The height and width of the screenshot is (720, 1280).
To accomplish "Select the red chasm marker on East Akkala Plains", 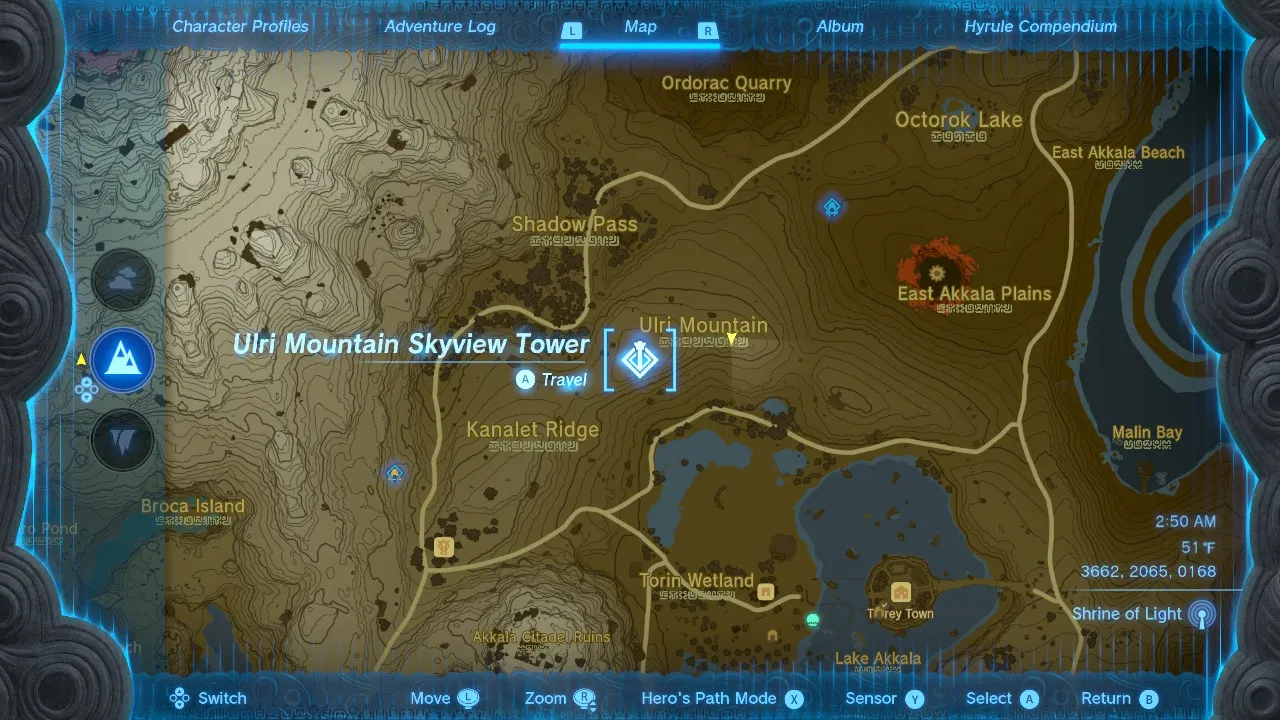I will click(x=937, y=270).
